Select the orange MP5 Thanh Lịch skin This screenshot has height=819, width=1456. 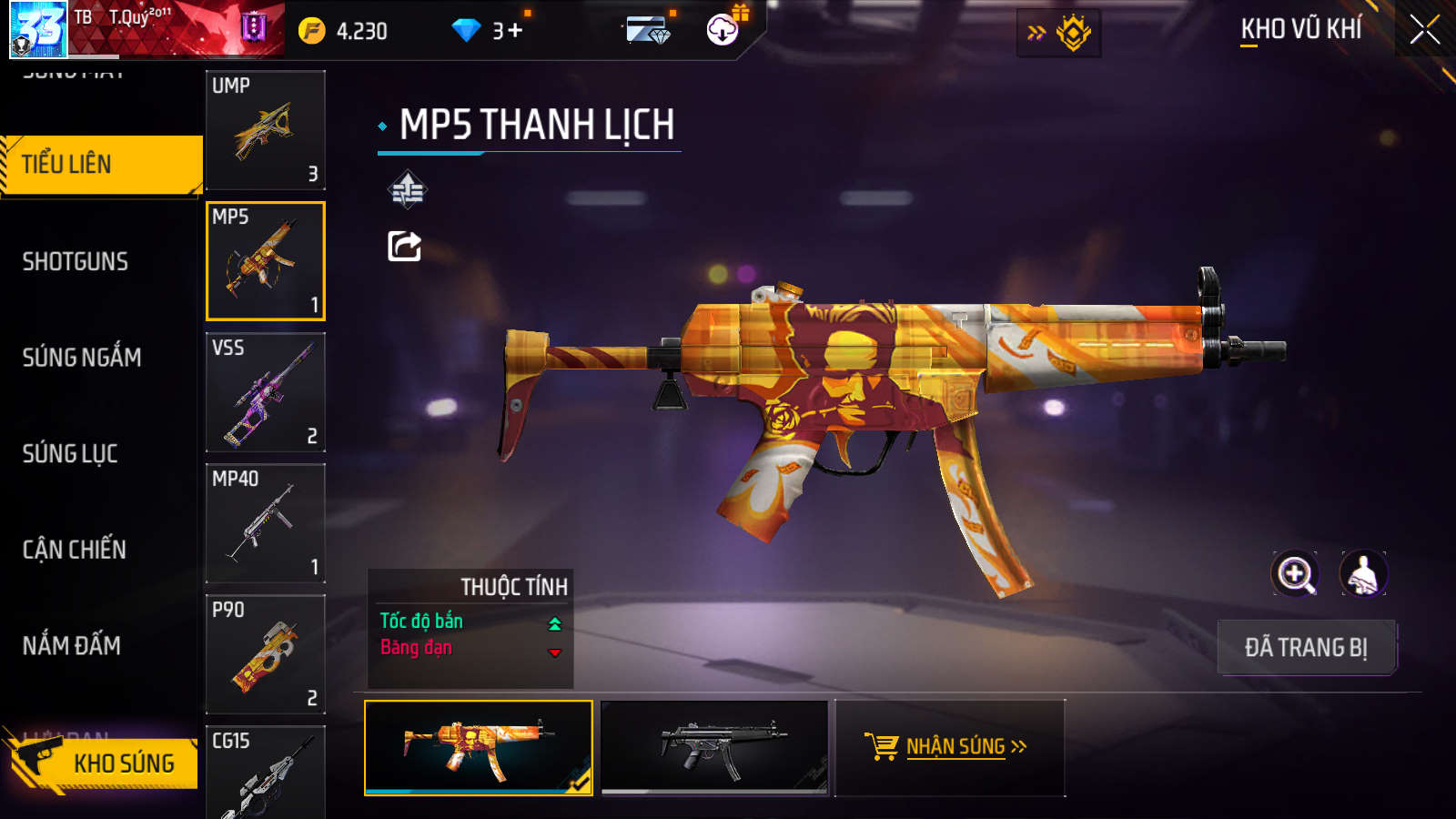coord(479,747)
